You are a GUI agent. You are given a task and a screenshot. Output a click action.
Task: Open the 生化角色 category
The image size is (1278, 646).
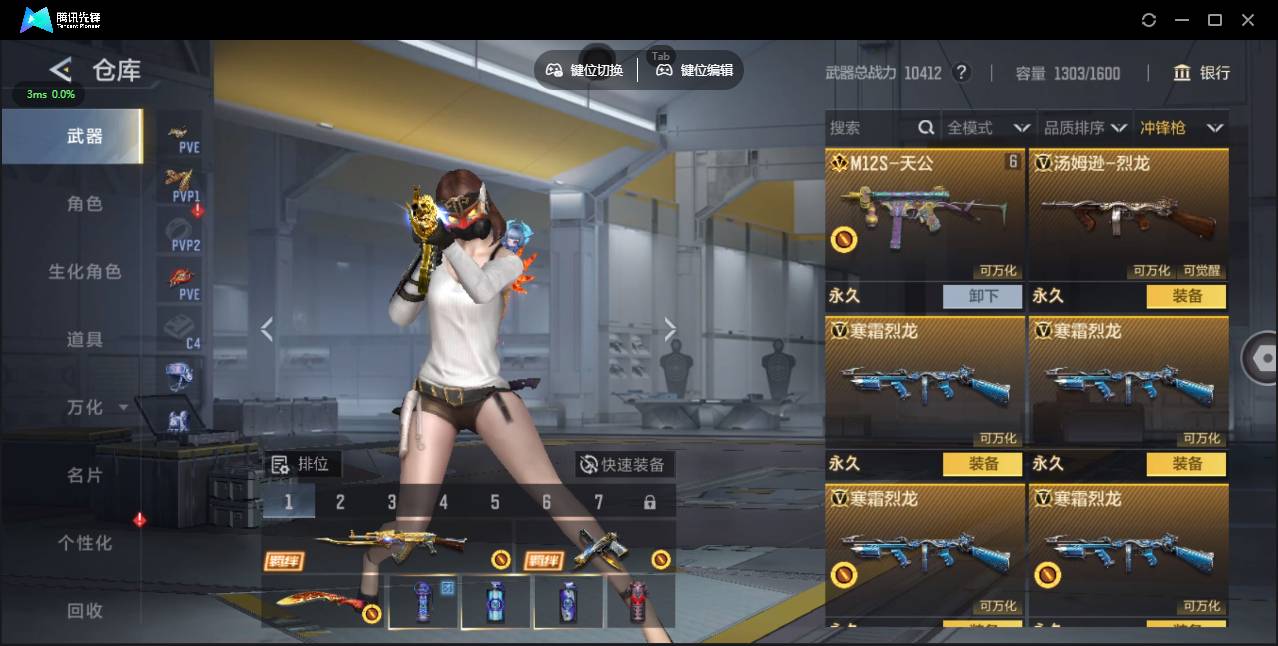85,272
